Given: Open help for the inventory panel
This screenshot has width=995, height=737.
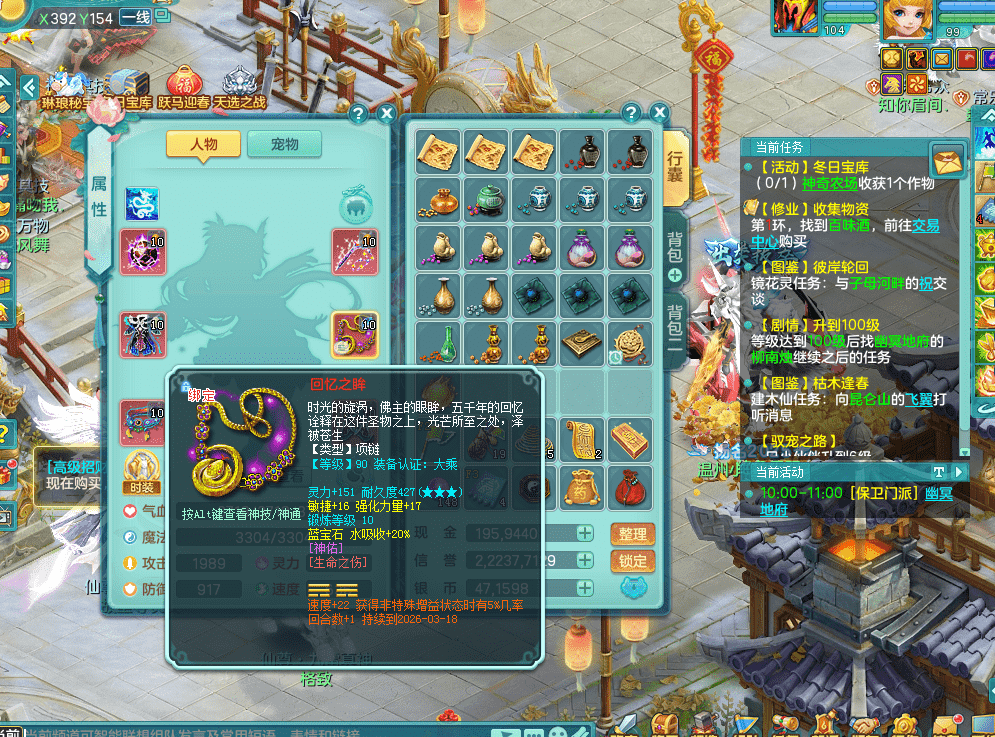Looking at the screenshot, I should click(x=631, y=113).
